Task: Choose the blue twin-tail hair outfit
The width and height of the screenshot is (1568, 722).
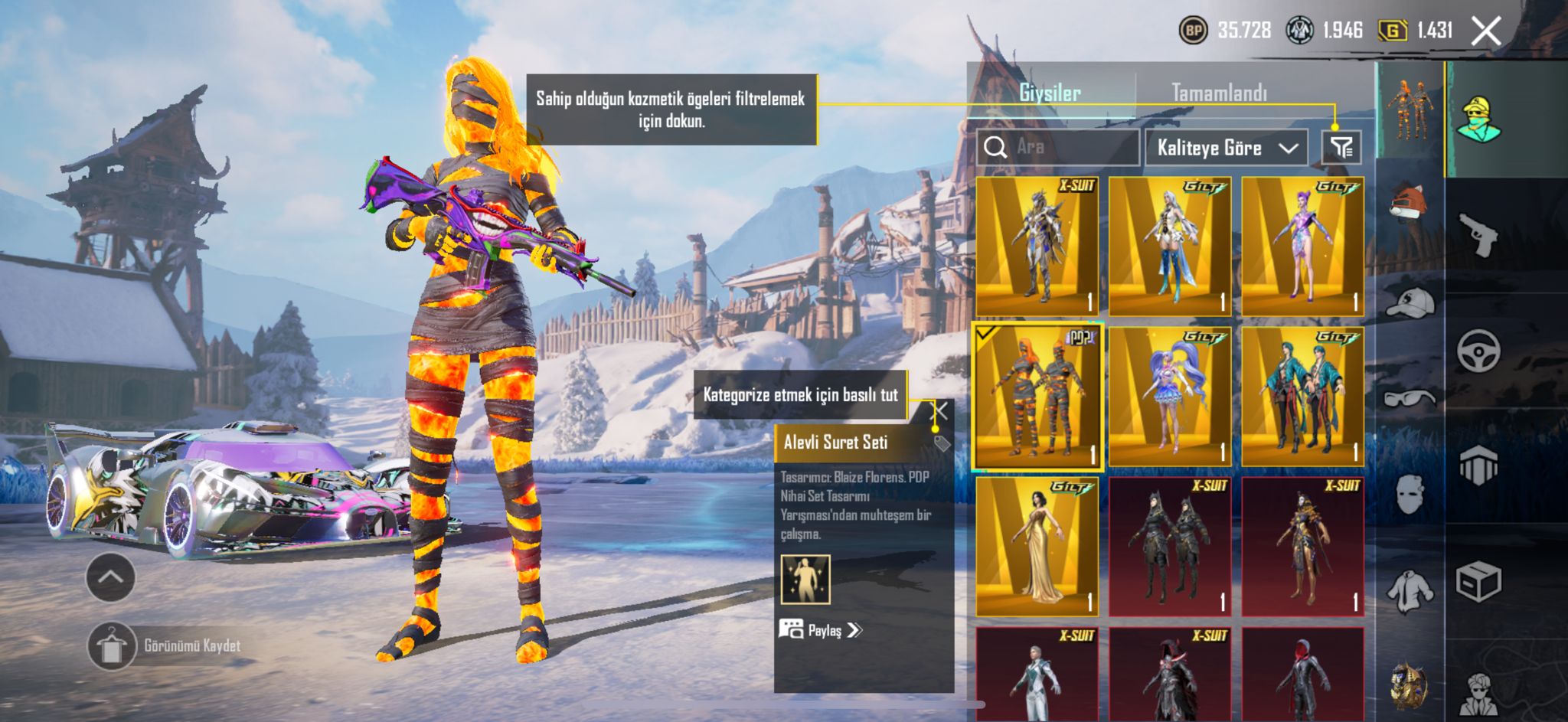Action: click(x=1169, y=397)
